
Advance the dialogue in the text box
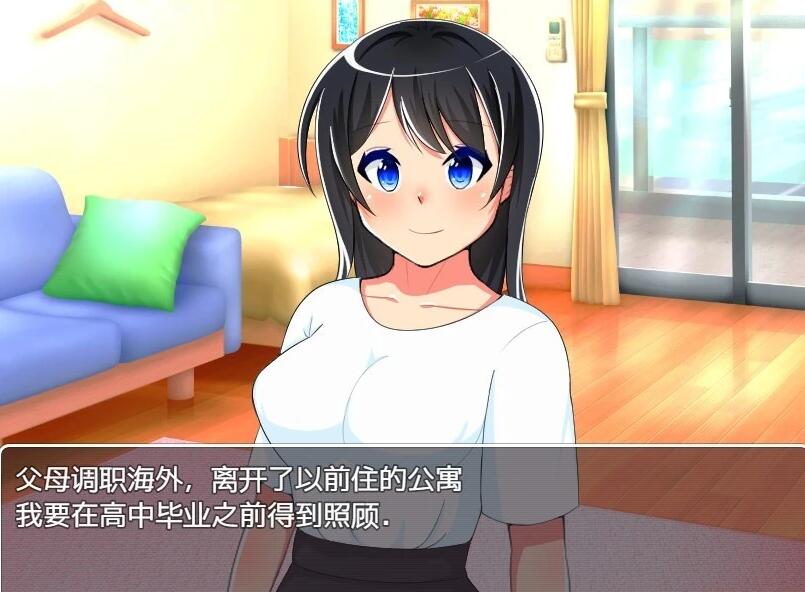click(402, 516)
